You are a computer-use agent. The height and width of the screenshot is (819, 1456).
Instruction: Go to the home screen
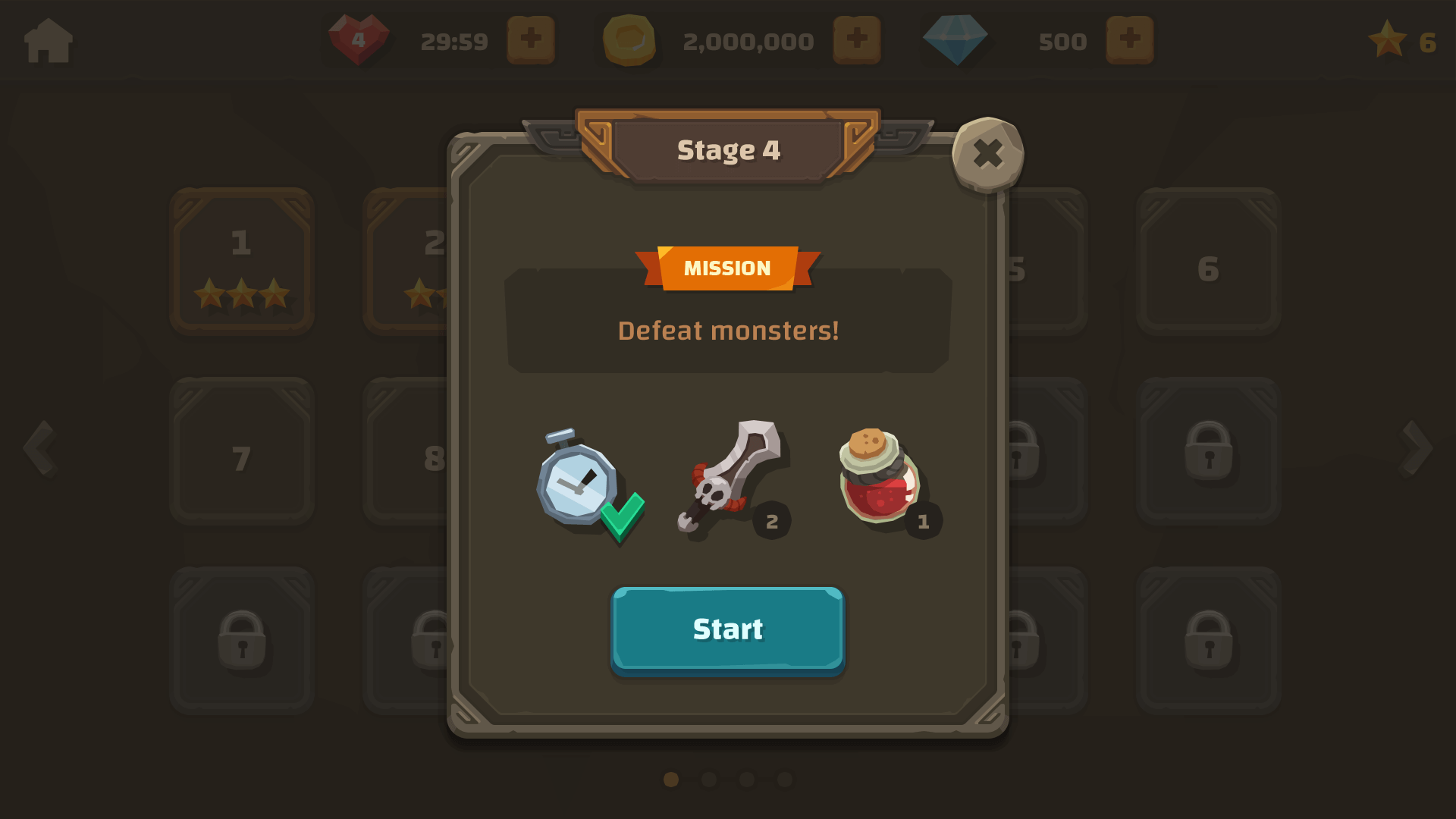coord(49,40)
